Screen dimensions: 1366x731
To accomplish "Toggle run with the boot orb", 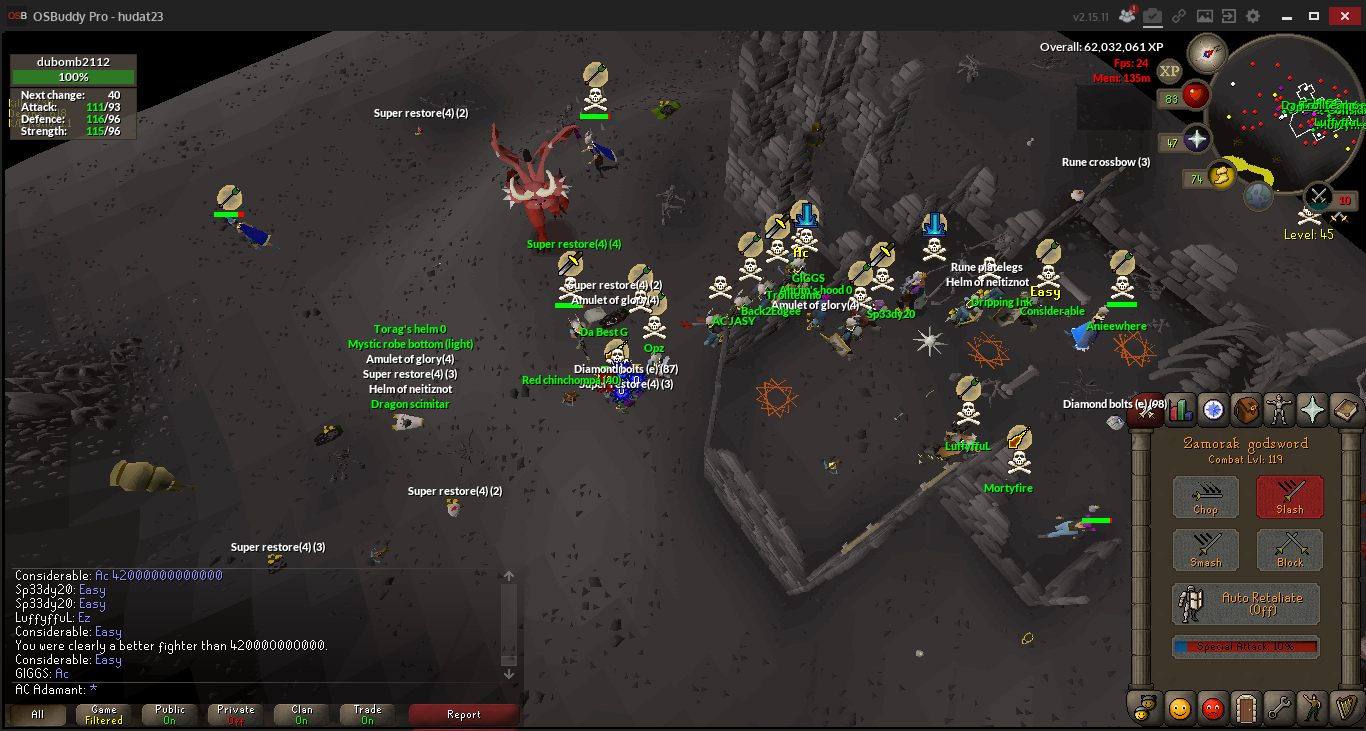I will coord(1220,176).
